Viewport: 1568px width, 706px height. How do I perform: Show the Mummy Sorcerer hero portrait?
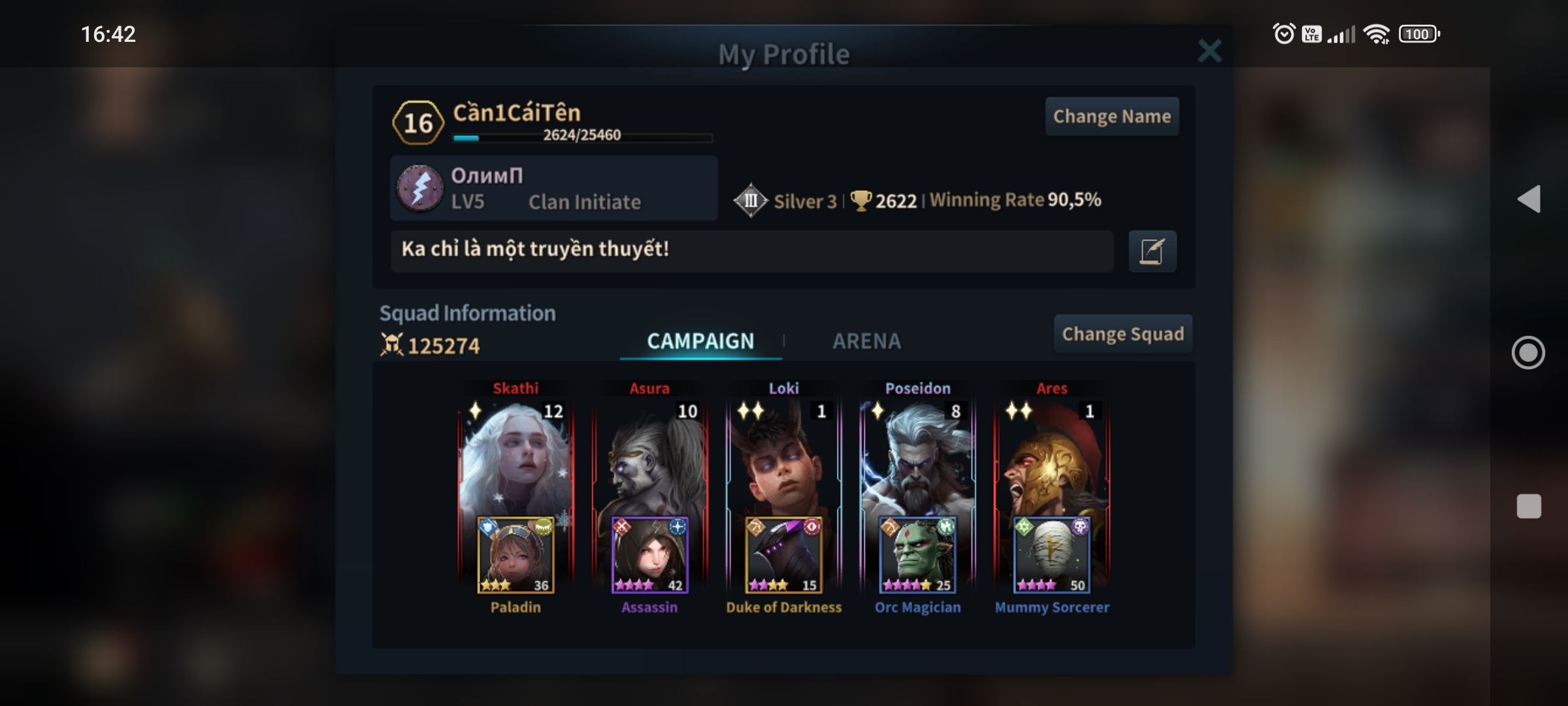point(1052,556)
